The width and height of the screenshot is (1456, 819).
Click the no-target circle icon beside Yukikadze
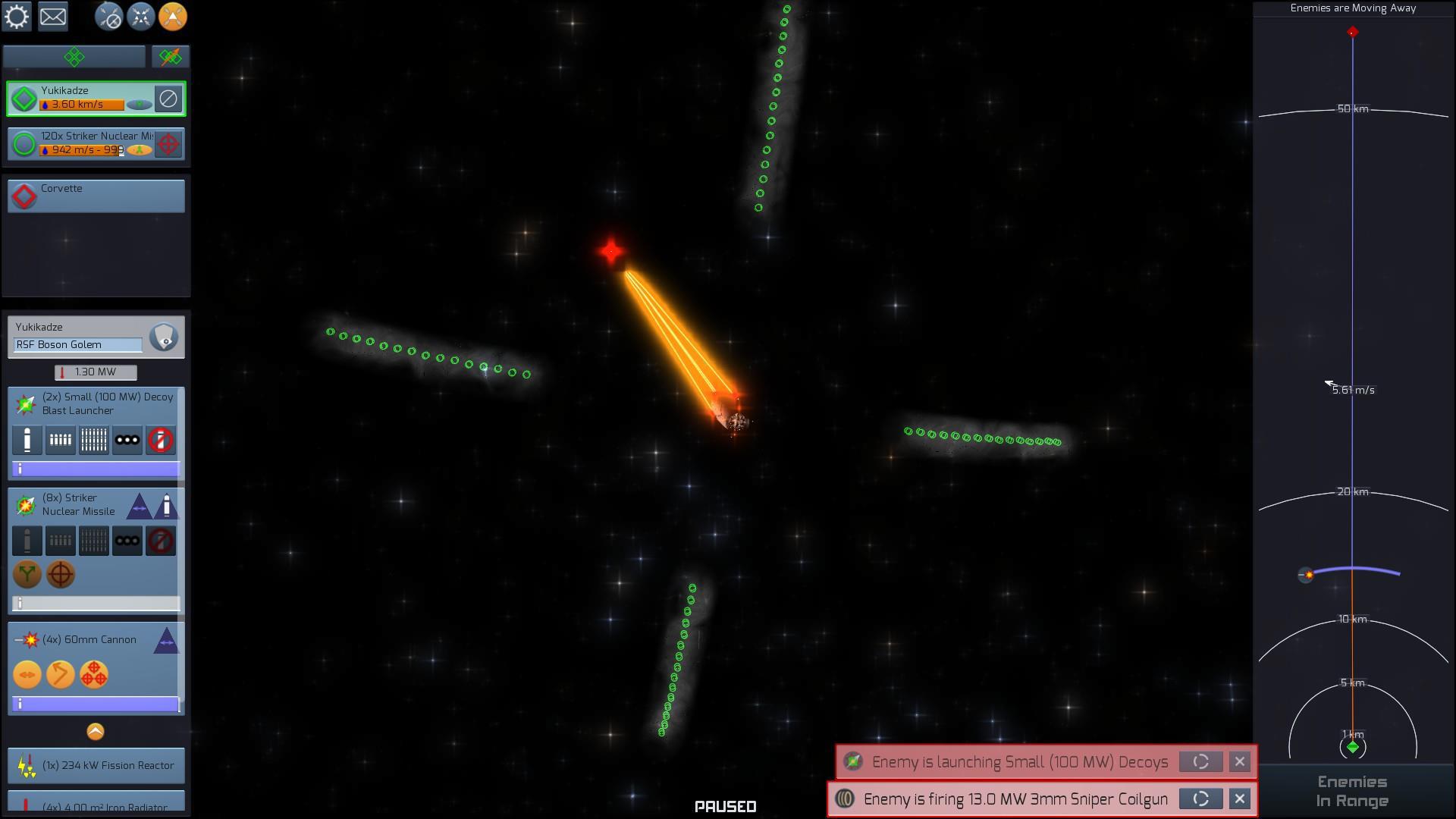pos(168,99)
